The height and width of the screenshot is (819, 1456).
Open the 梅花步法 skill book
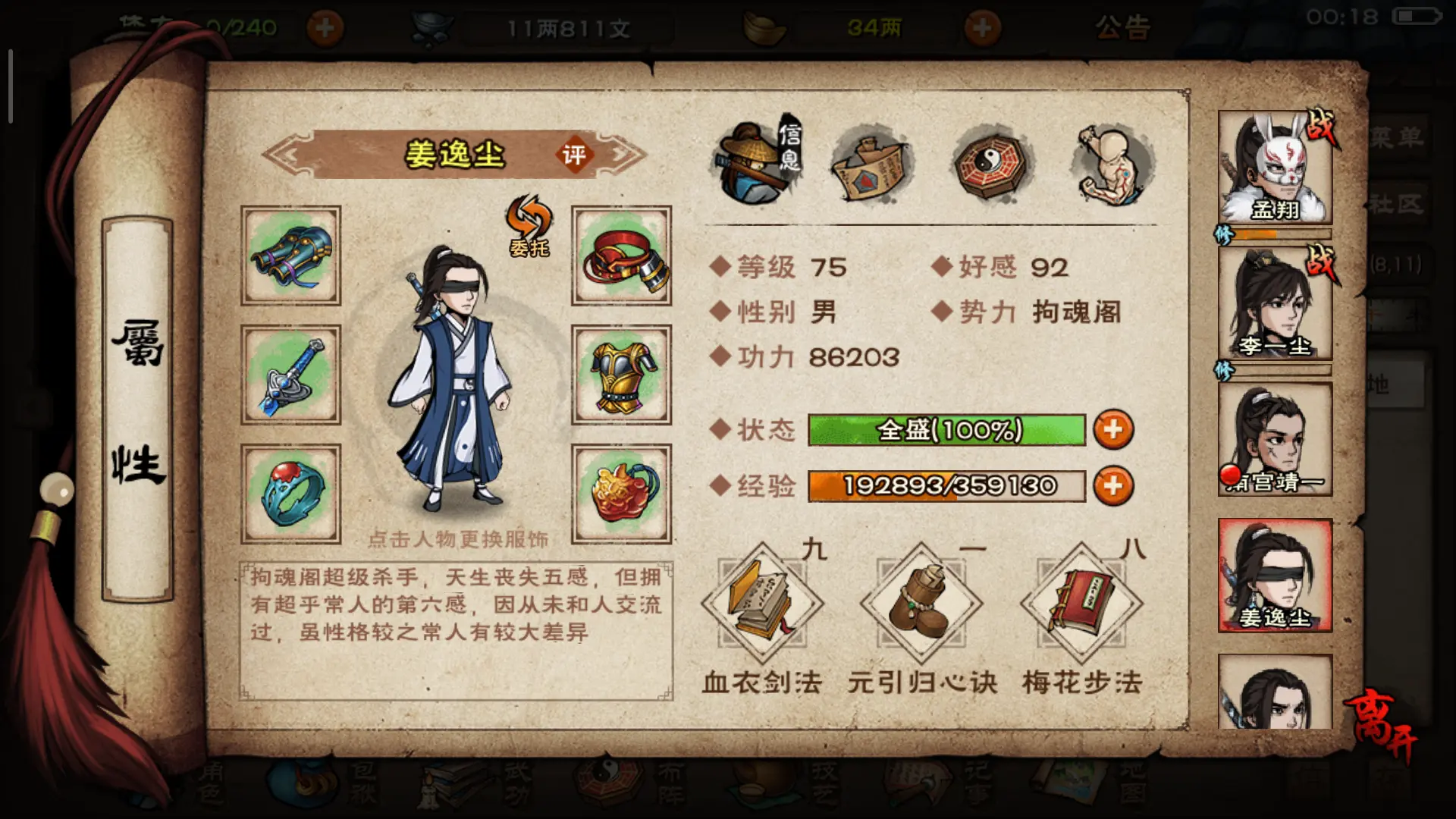(x=1081, y=604)
